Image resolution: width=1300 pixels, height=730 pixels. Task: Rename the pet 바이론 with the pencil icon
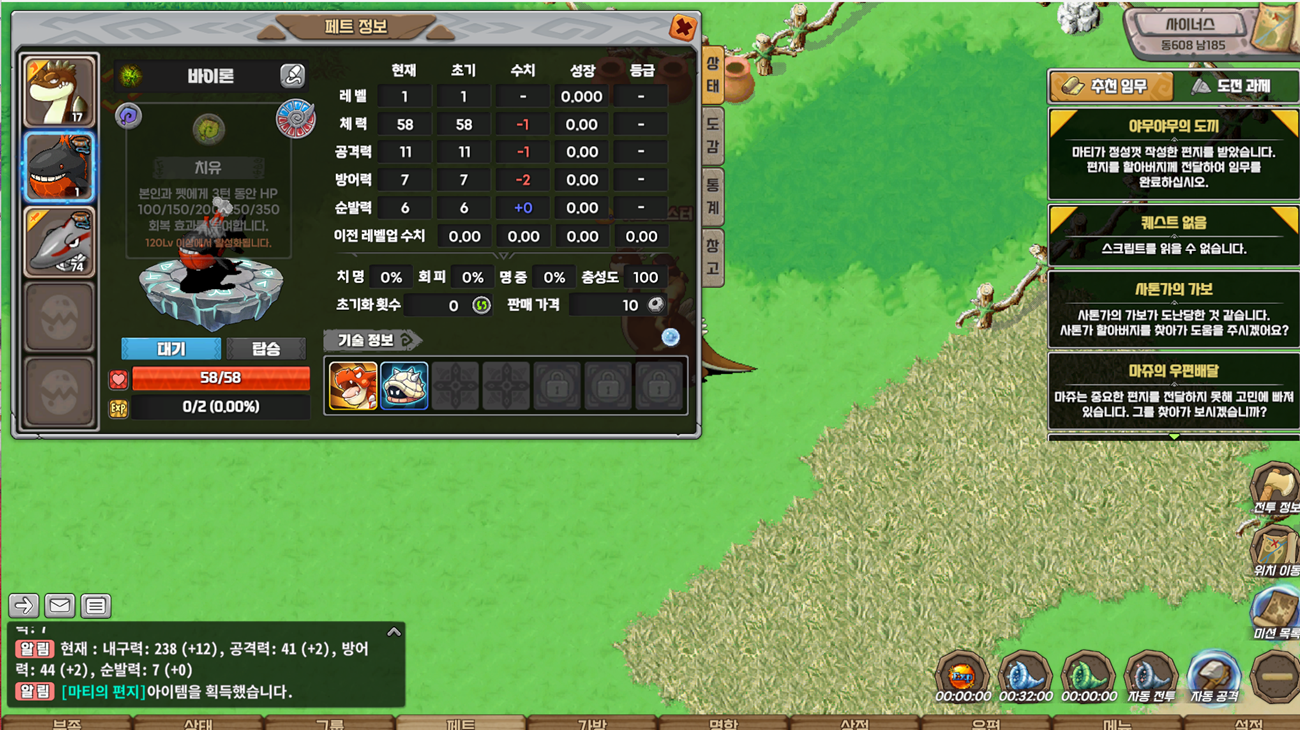292,75
